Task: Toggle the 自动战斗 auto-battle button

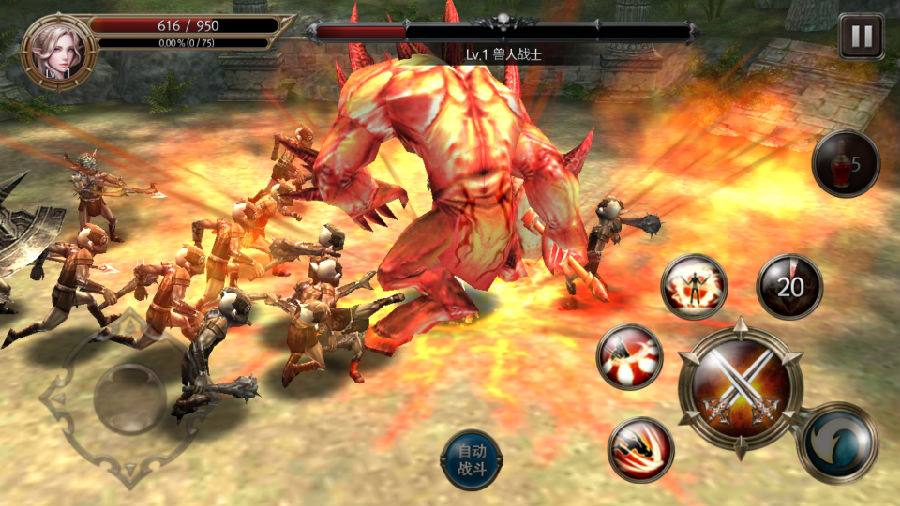Action: [x=471, y=460]
